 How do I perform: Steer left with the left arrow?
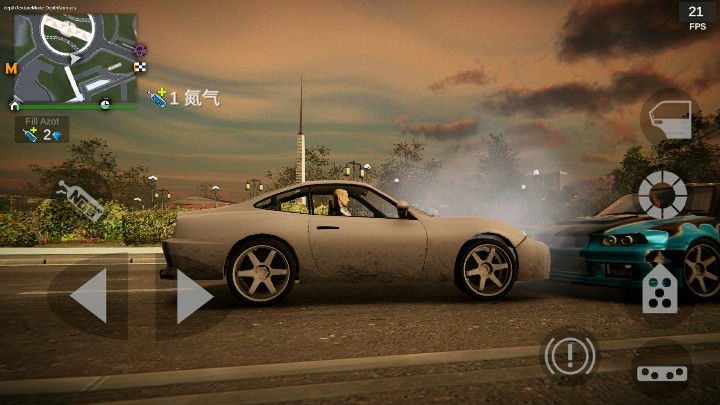[x=88, y=296]
